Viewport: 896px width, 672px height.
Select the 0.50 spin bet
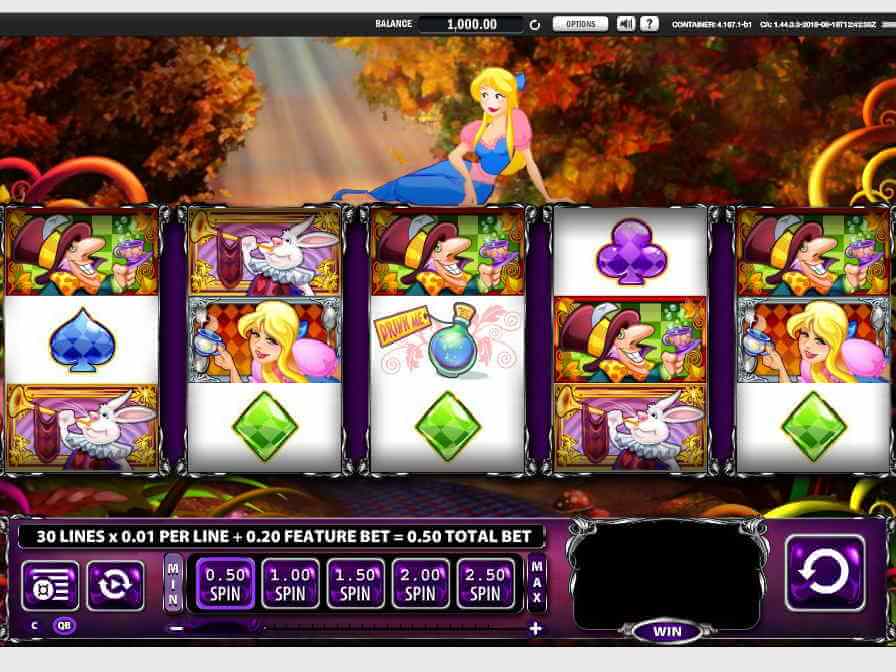click(x=225, y=583)
